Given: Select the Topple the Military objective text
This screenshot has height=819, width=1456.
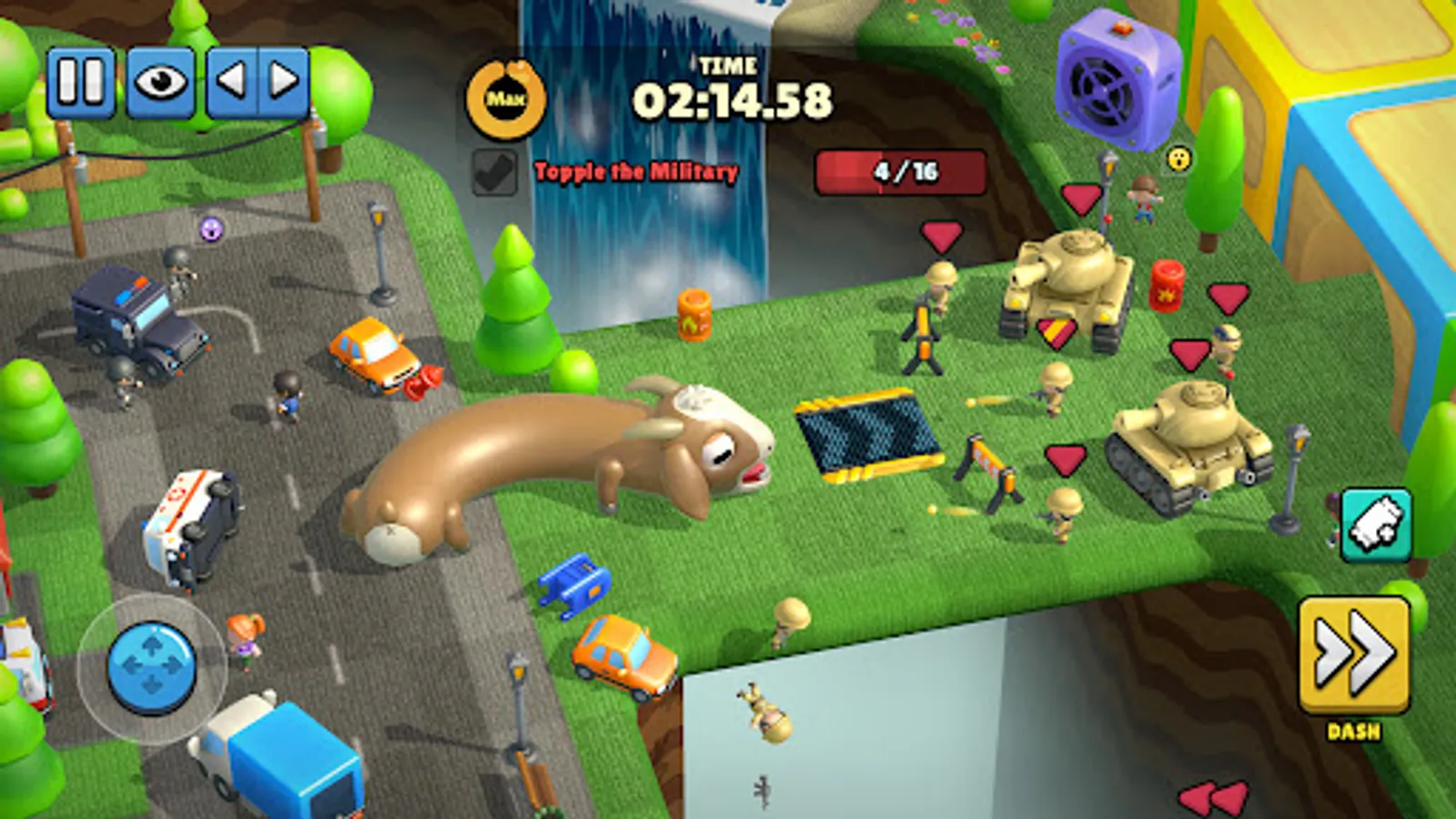Looking at the screenshot, I should tap(635, 169).
